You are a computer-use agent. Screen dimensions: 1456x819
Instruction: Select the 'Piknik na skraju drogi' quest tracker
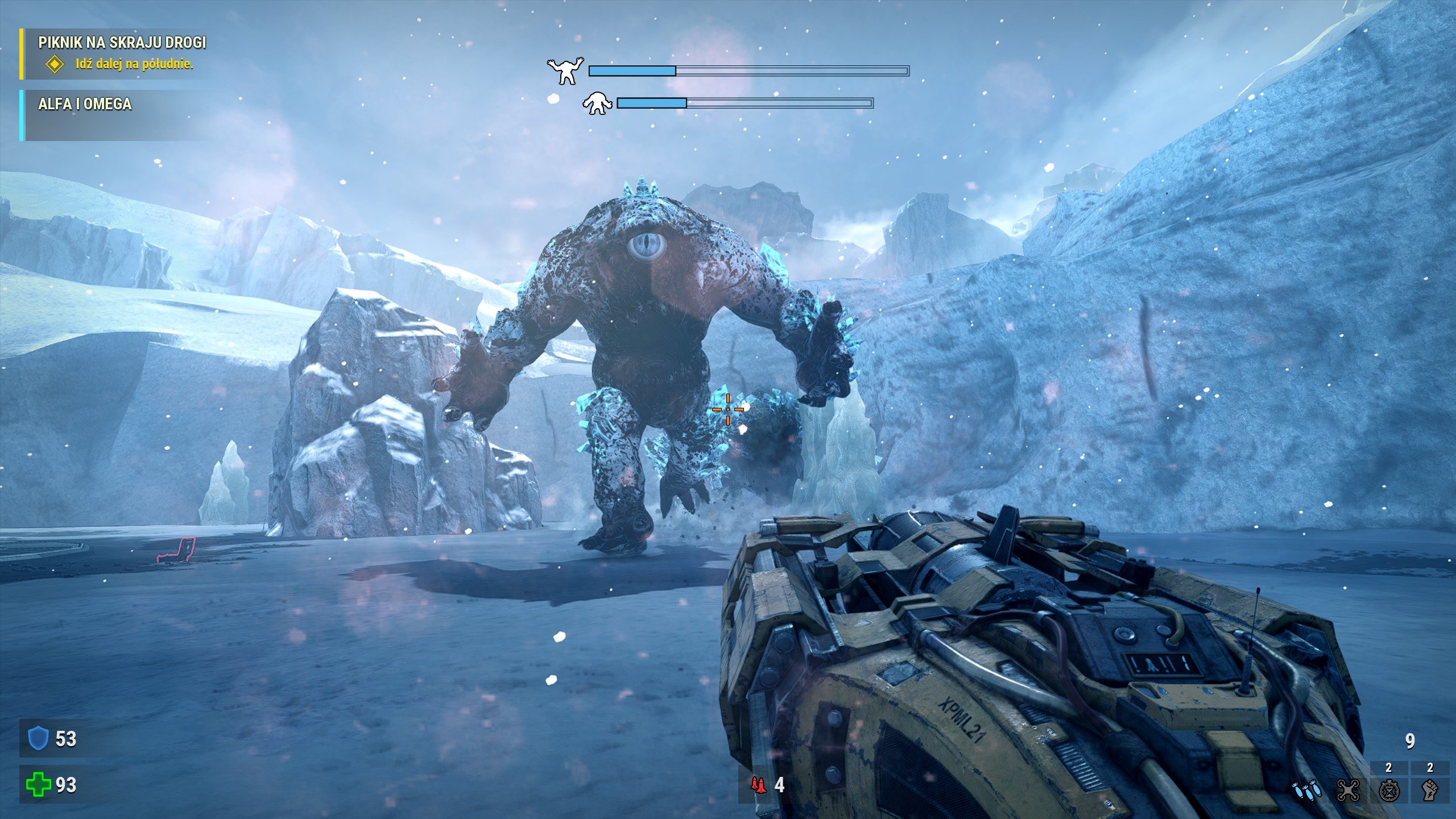pos(122,43)
